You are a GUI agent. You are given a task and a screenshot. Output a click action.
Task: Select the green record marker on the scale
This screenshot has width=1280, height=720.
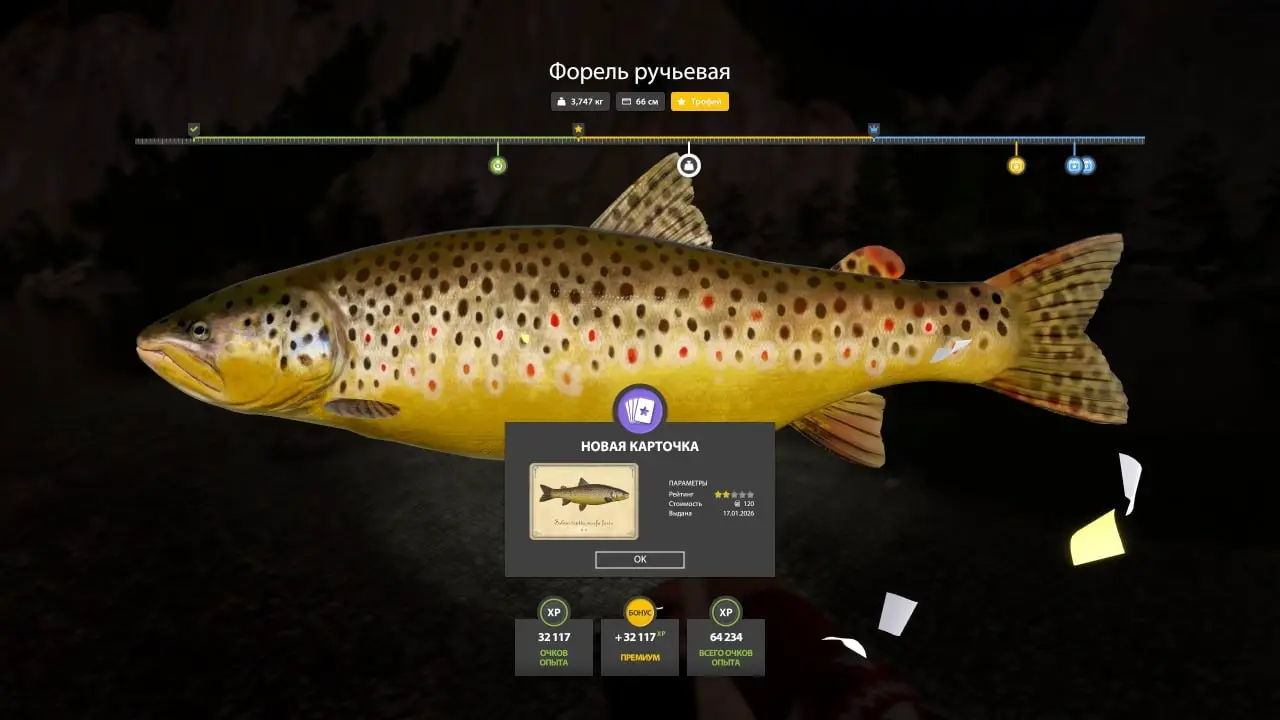pos(498,165)
